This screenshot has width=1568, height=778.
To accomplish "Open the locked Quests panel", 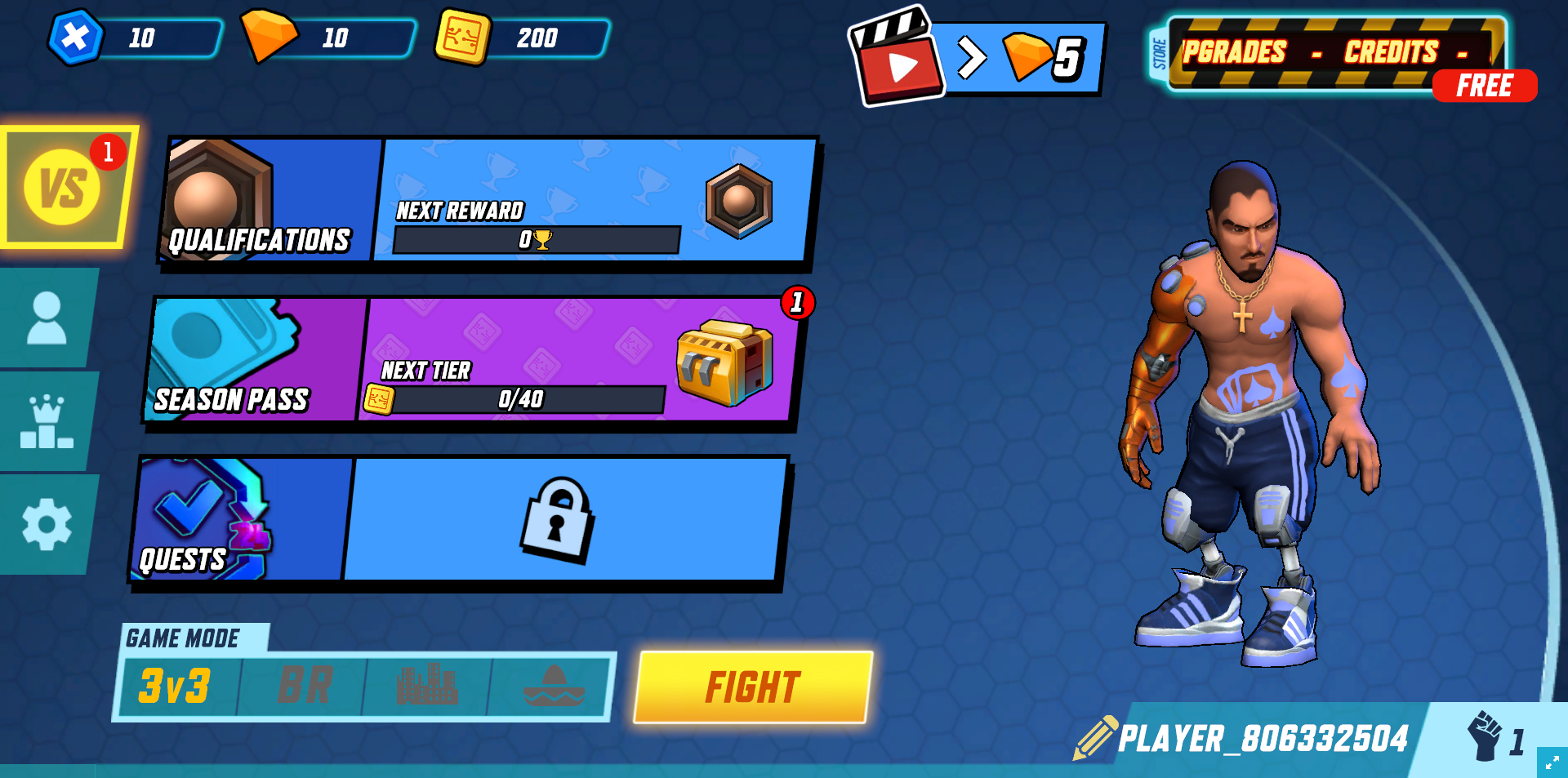I will [457, 520].
